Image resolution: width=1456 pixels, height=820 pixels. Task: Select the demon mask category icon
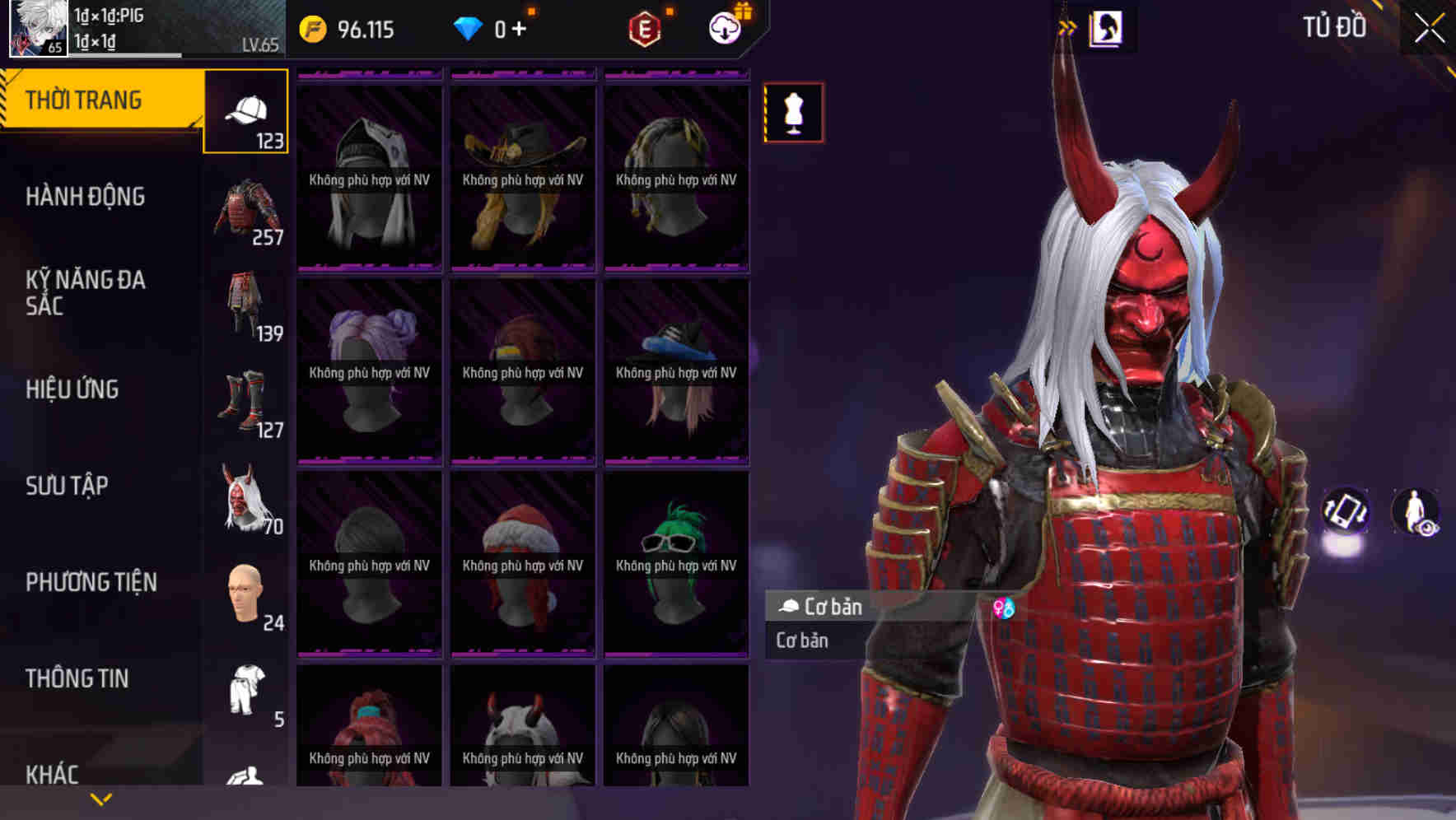(245, 498)
